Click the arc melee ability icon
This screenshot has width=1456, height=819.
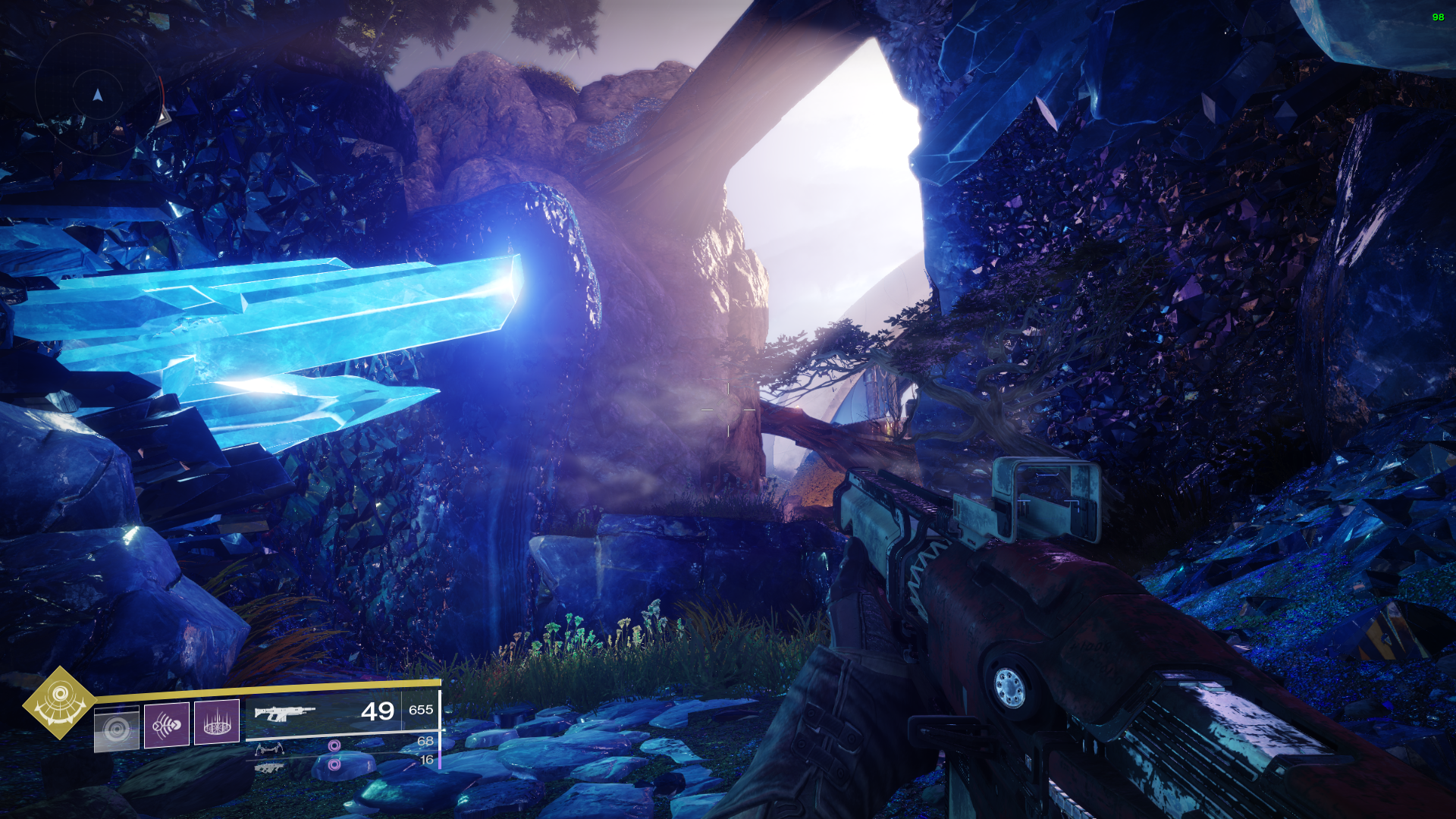pyautogui.click(x=168, y=724)
